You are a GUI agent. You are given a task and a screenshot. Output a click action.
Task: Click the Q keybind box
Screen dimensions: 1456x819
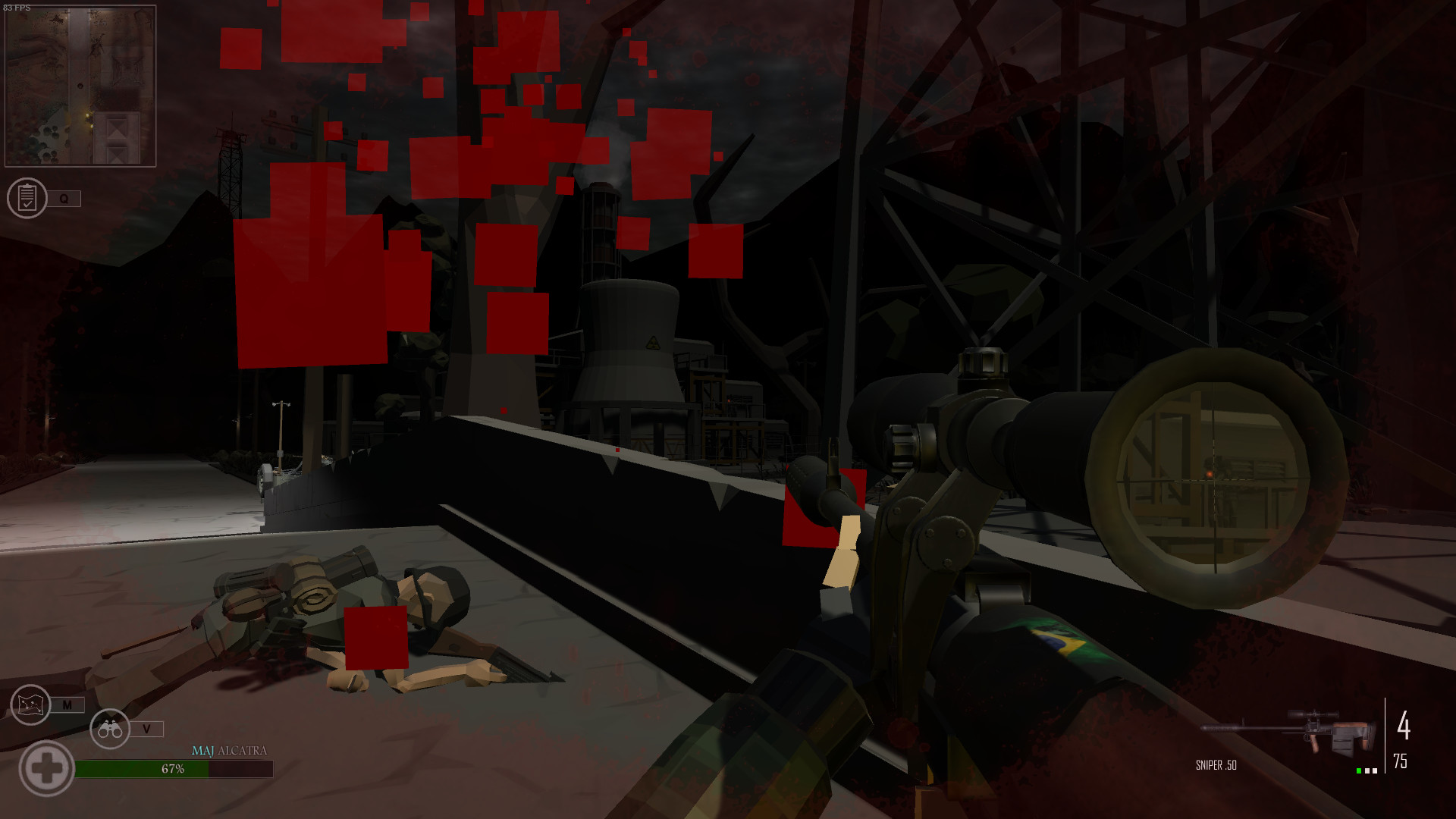coord(64,199)
